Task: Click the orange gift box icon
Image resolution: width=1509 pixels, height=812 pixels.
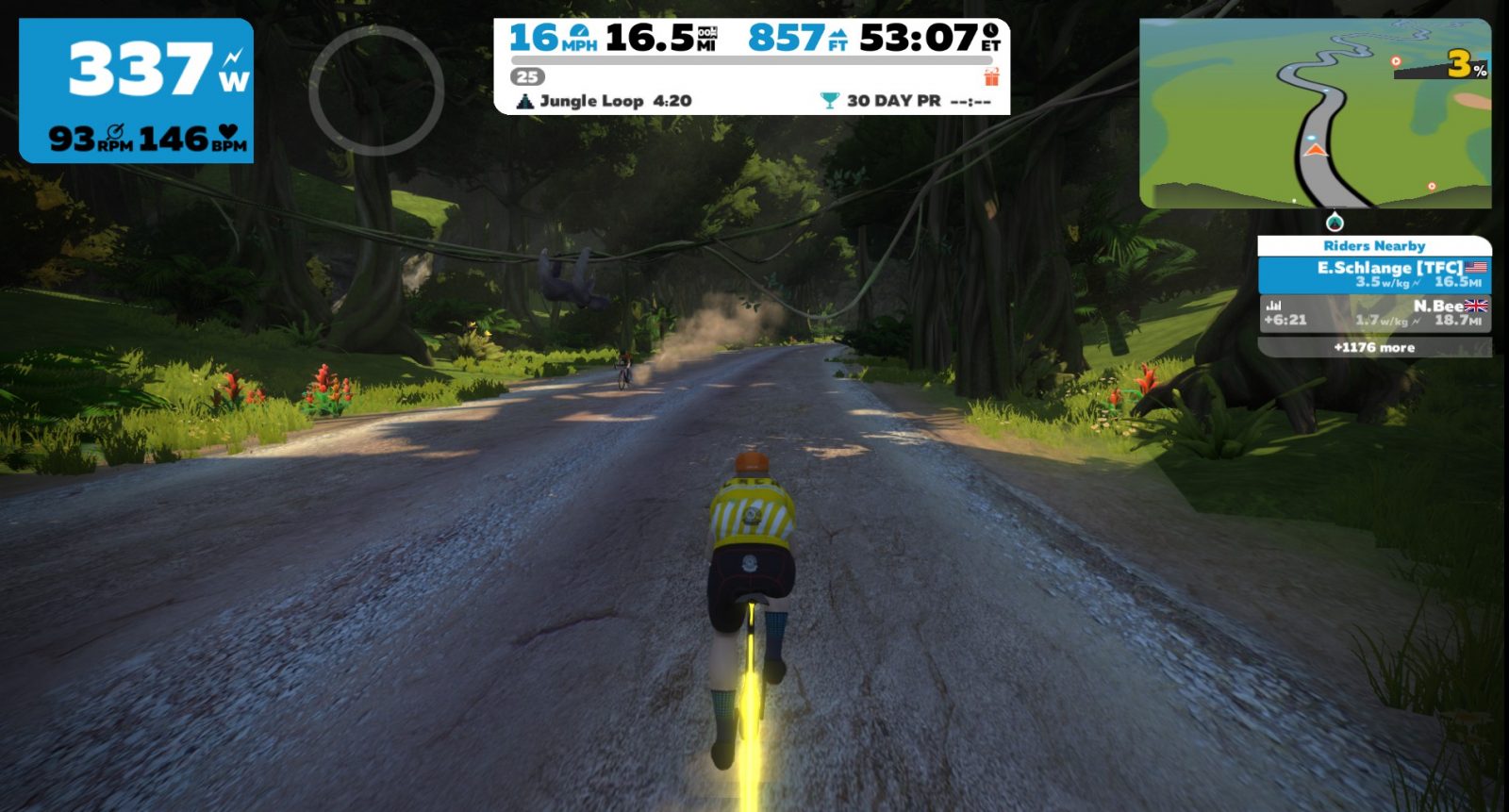Action: 991,76
